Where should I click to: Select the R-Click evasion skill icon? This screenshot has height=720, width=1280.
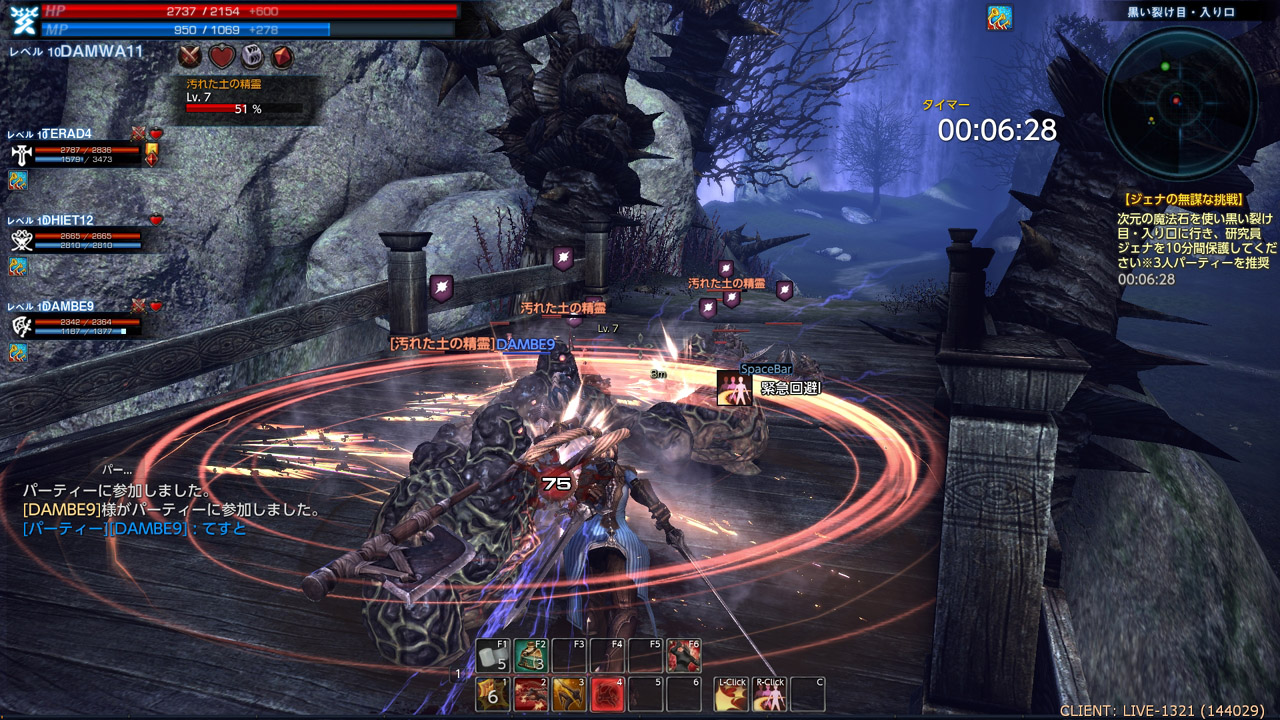pos(770,694)
